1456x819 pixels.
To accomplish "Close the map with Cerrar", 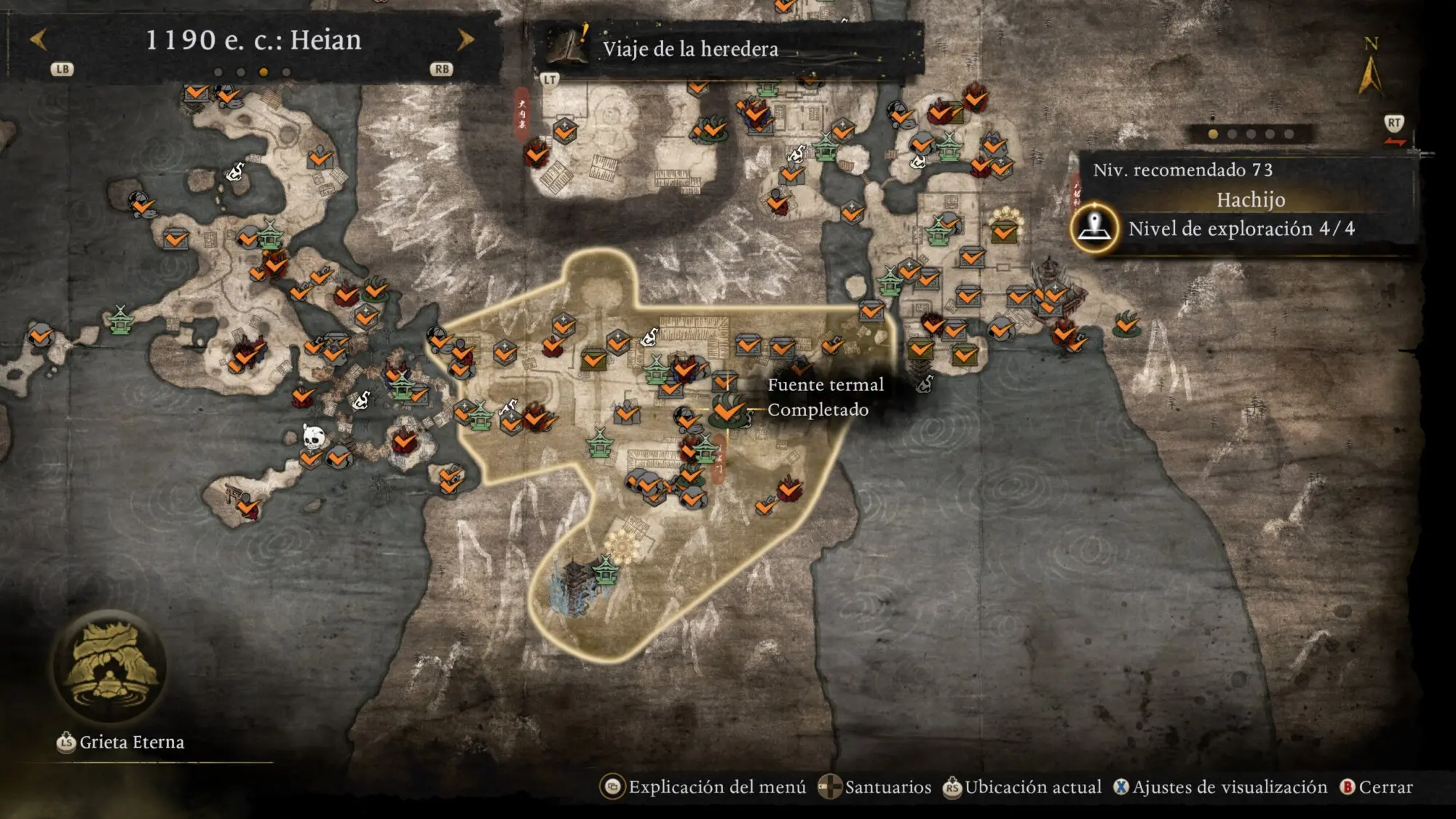I will pyautogui.click(x=1377, y=787).
